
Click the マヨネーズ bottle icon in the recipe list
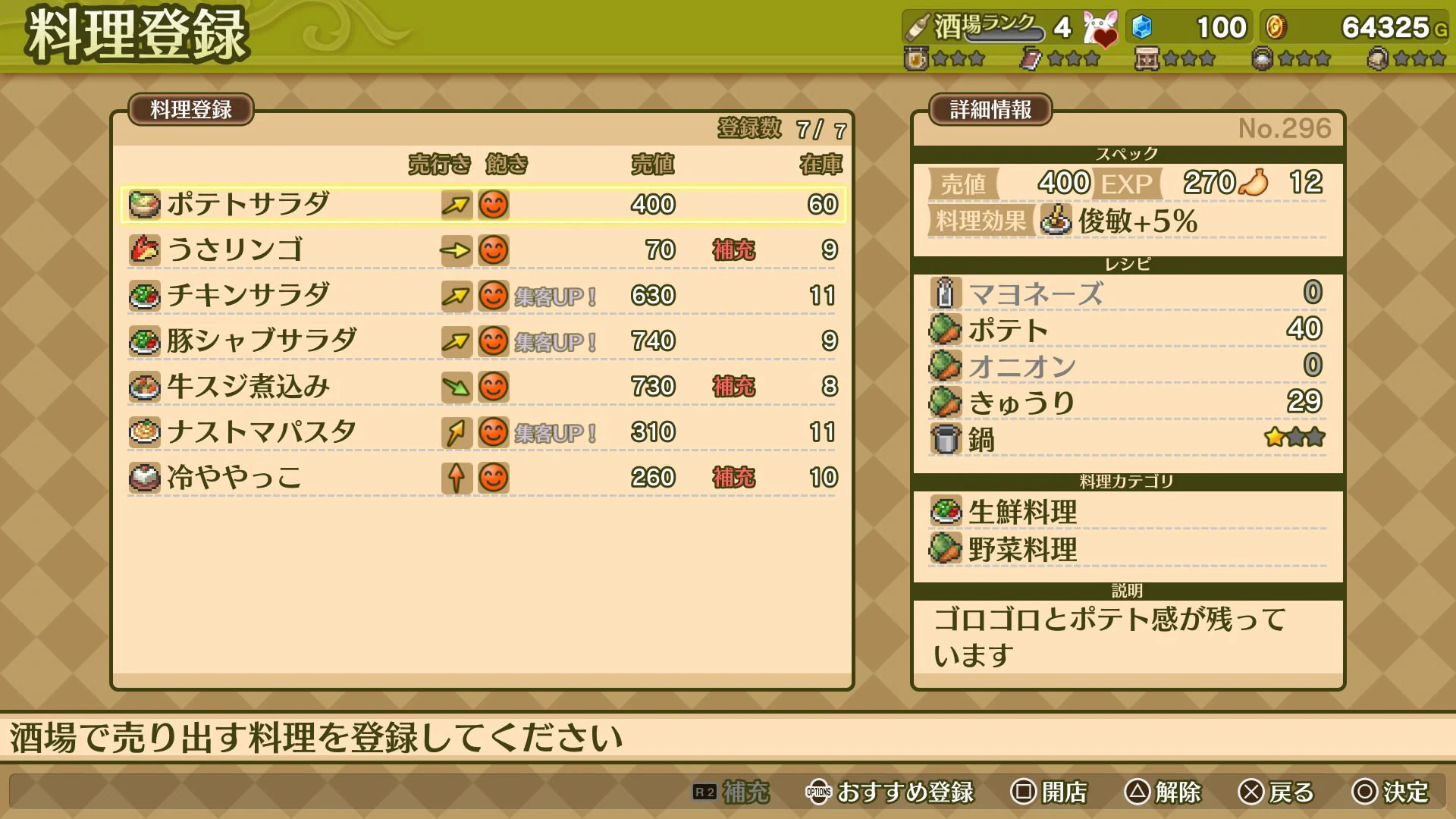coord(945,292)
